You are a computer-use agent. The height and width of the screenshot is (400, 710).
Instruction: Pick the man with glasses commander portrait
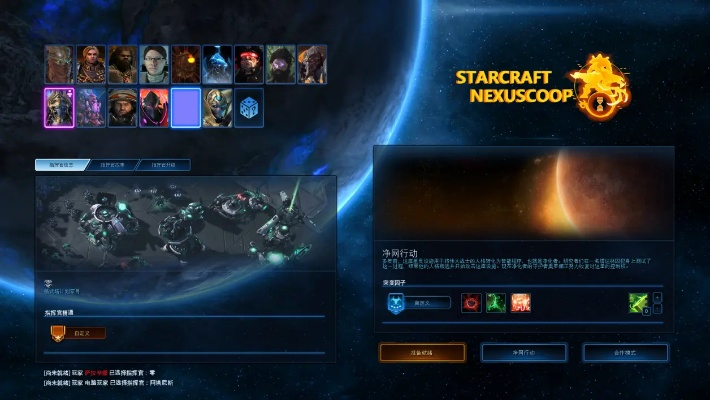tap(154, 64)
